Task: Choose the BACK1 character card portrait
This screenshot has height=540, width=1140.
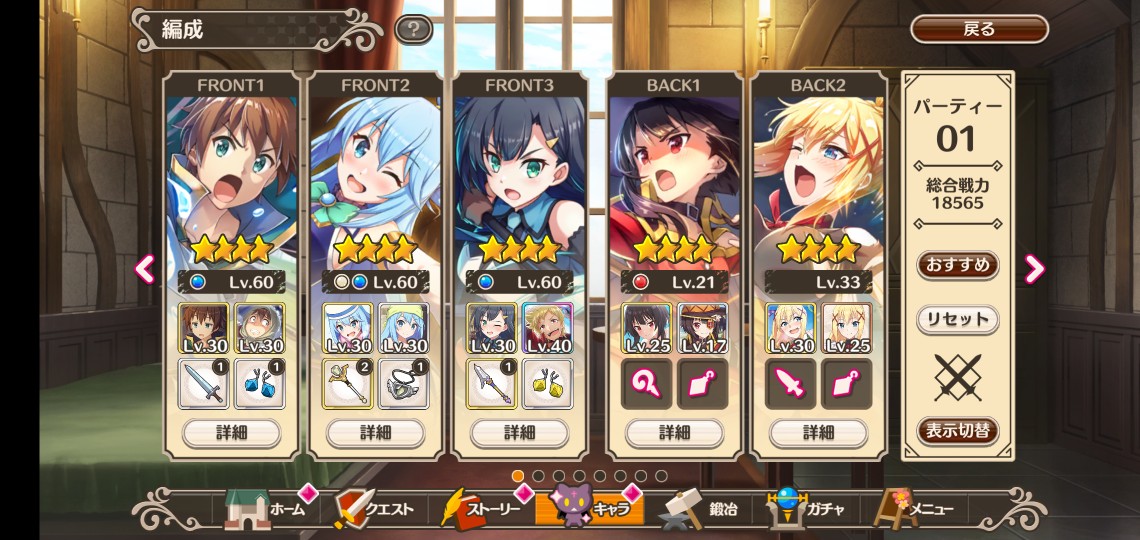Action: (674, 170)
